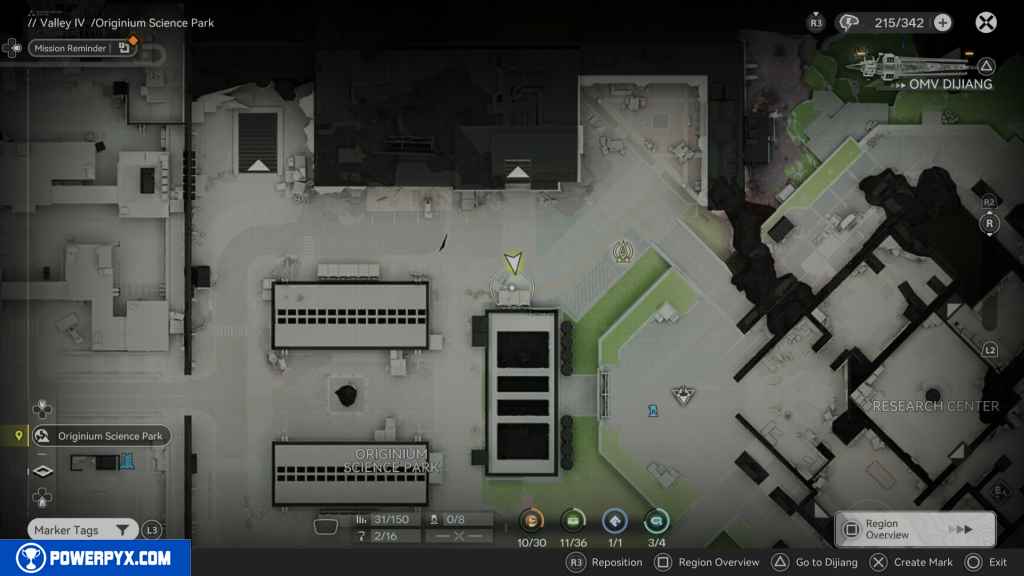Visit the PowerPyx.com watermark logo
This screenshot has width=1024, height=576.
[95, 558]
